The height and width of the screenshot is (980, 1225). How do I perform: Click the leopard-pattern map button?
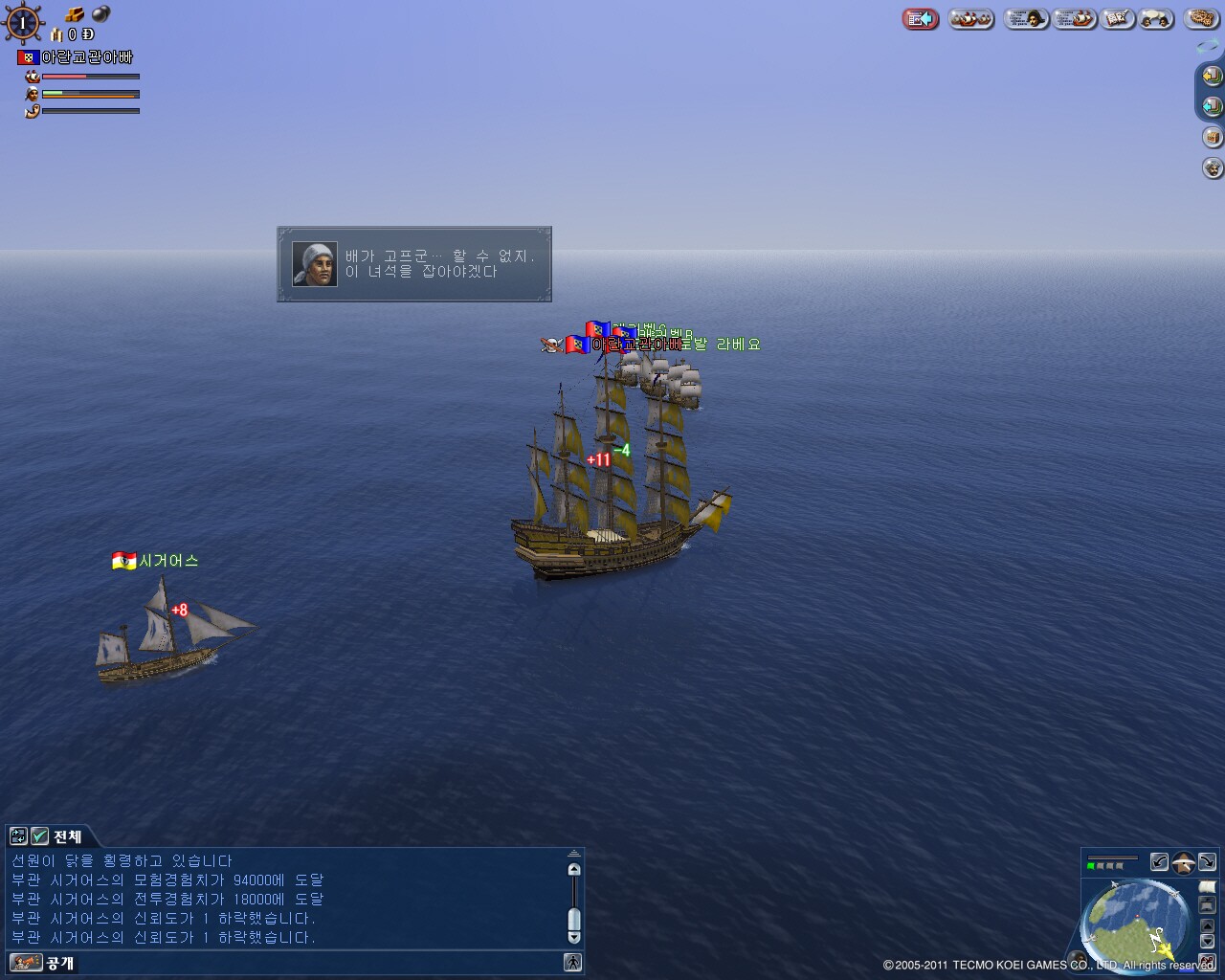1200,19
